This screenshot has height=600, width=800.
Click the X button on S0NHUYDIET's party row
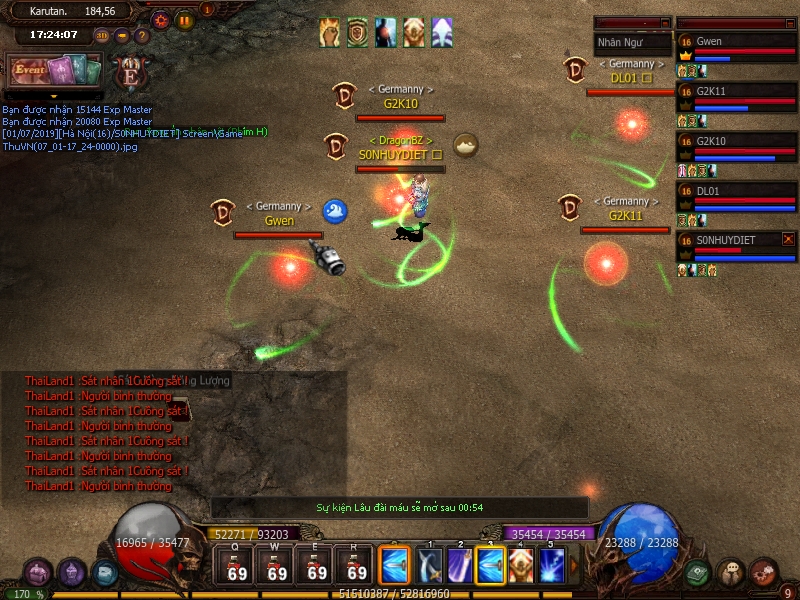(788, 239)
